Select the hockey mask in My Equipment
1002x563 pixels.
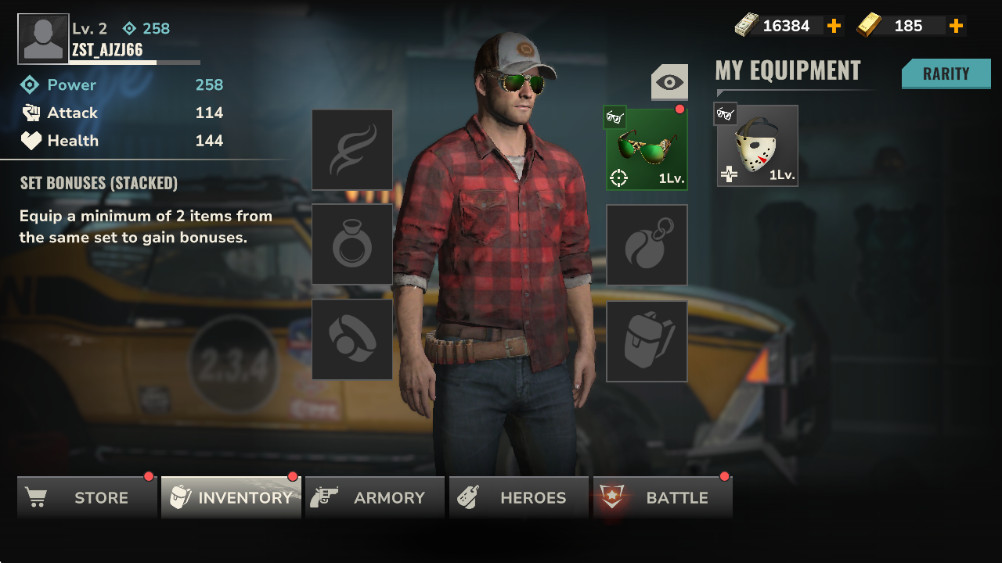(x=757, y=146)
